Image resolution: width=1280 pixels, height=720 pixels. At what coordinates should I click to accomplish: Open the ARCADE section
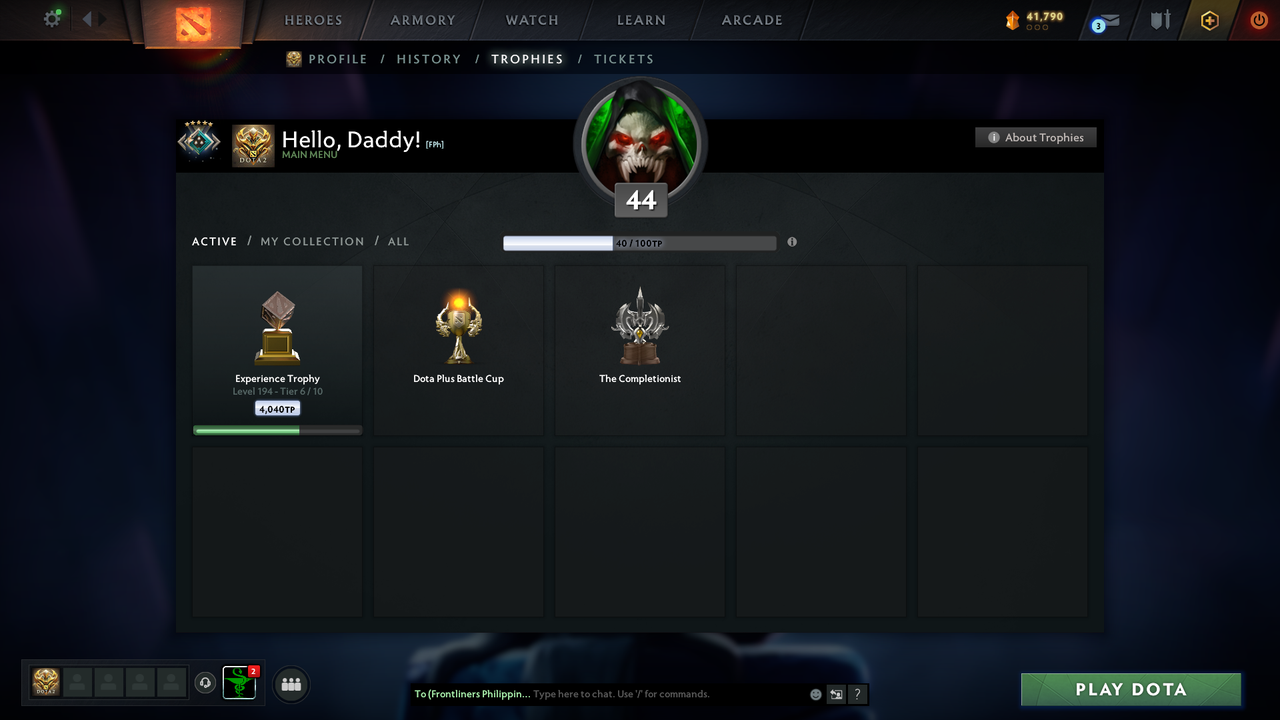coord(751,19)
